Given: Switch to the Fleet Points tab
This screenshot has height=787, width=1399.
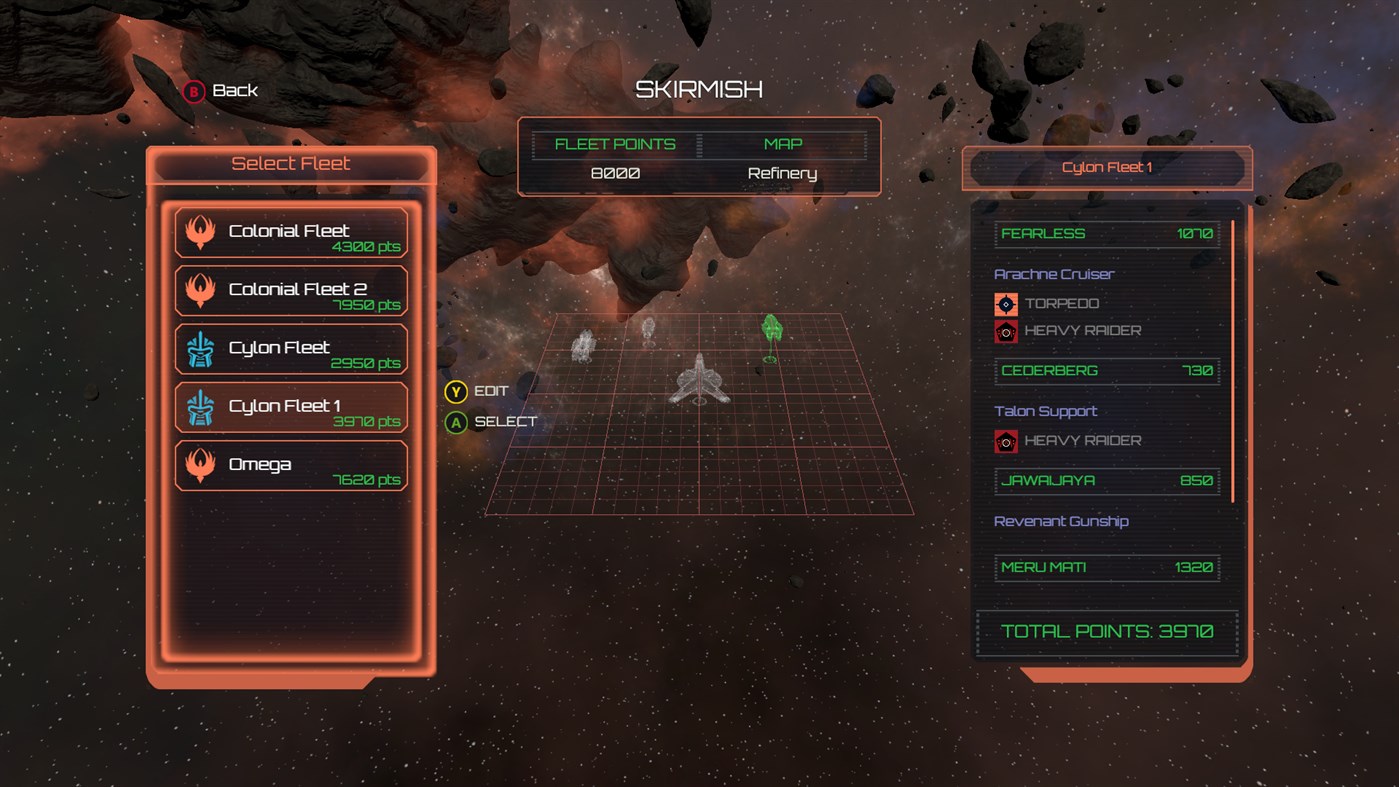Looking at the screenshot, I should (614, 143).
